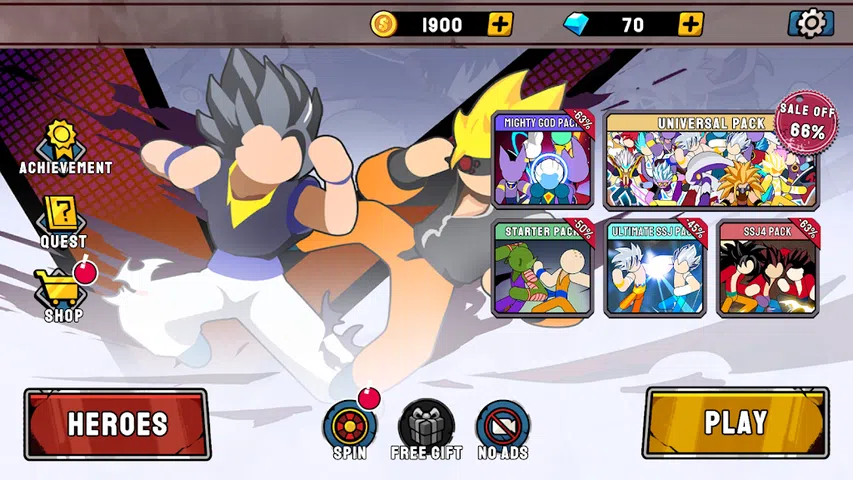The image size is (853, 480).
Task: Select the SSJ4 Pack offer
Action: [768, 268]
